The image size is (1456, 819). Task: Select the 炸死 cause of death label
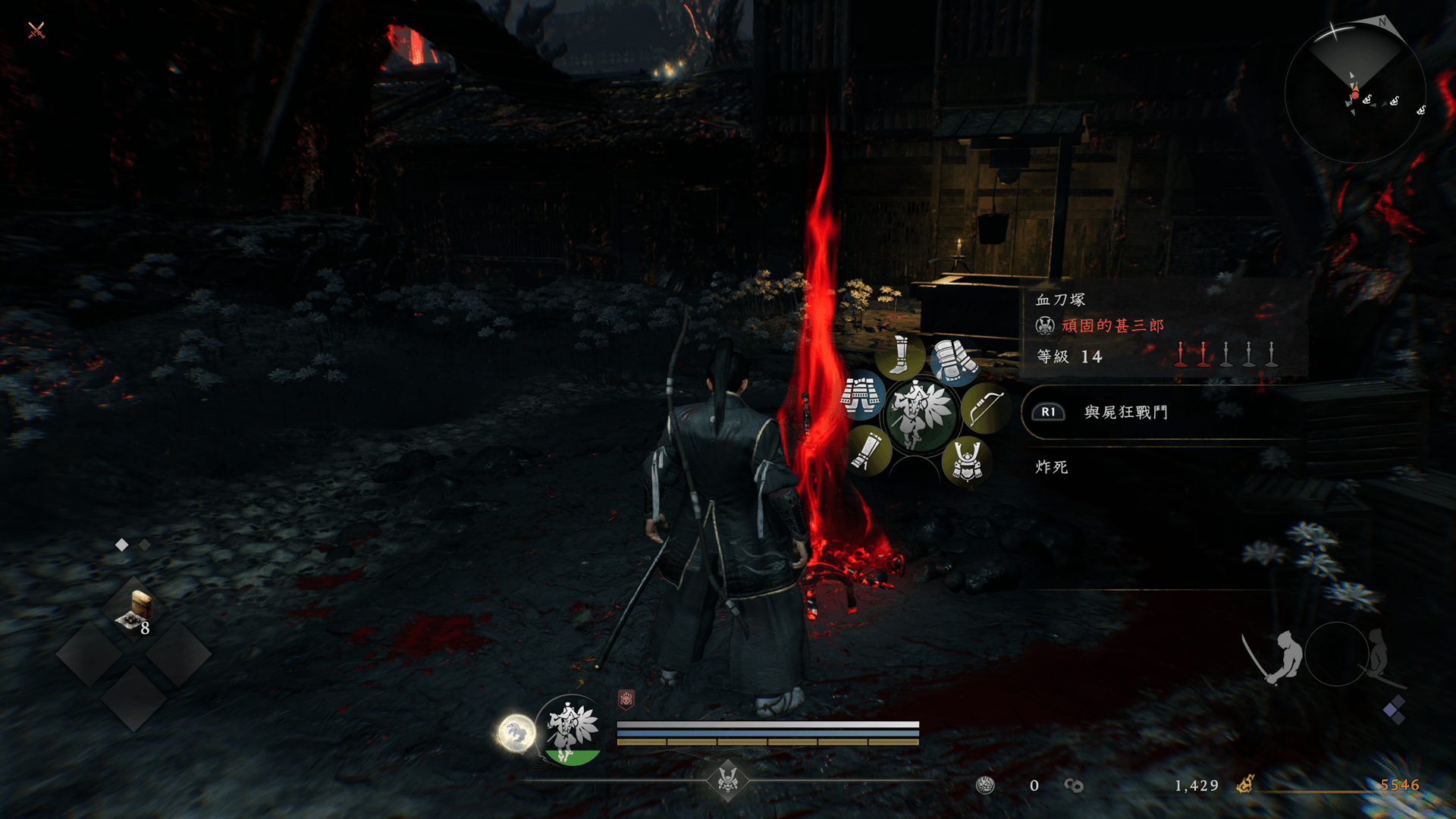(x=1052, y=467)
